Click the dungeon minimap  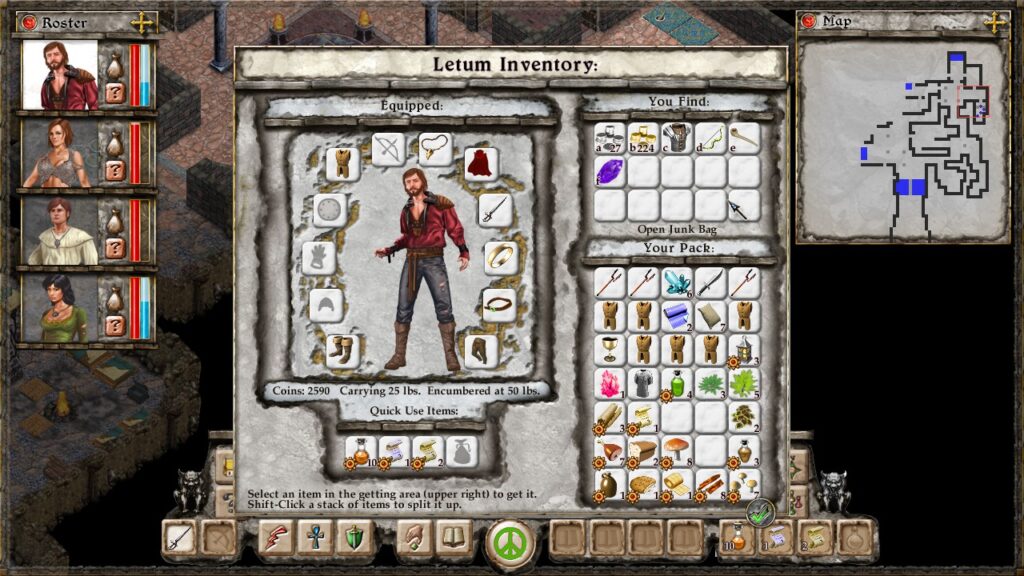pyautogui.click(x=903, y=140)
